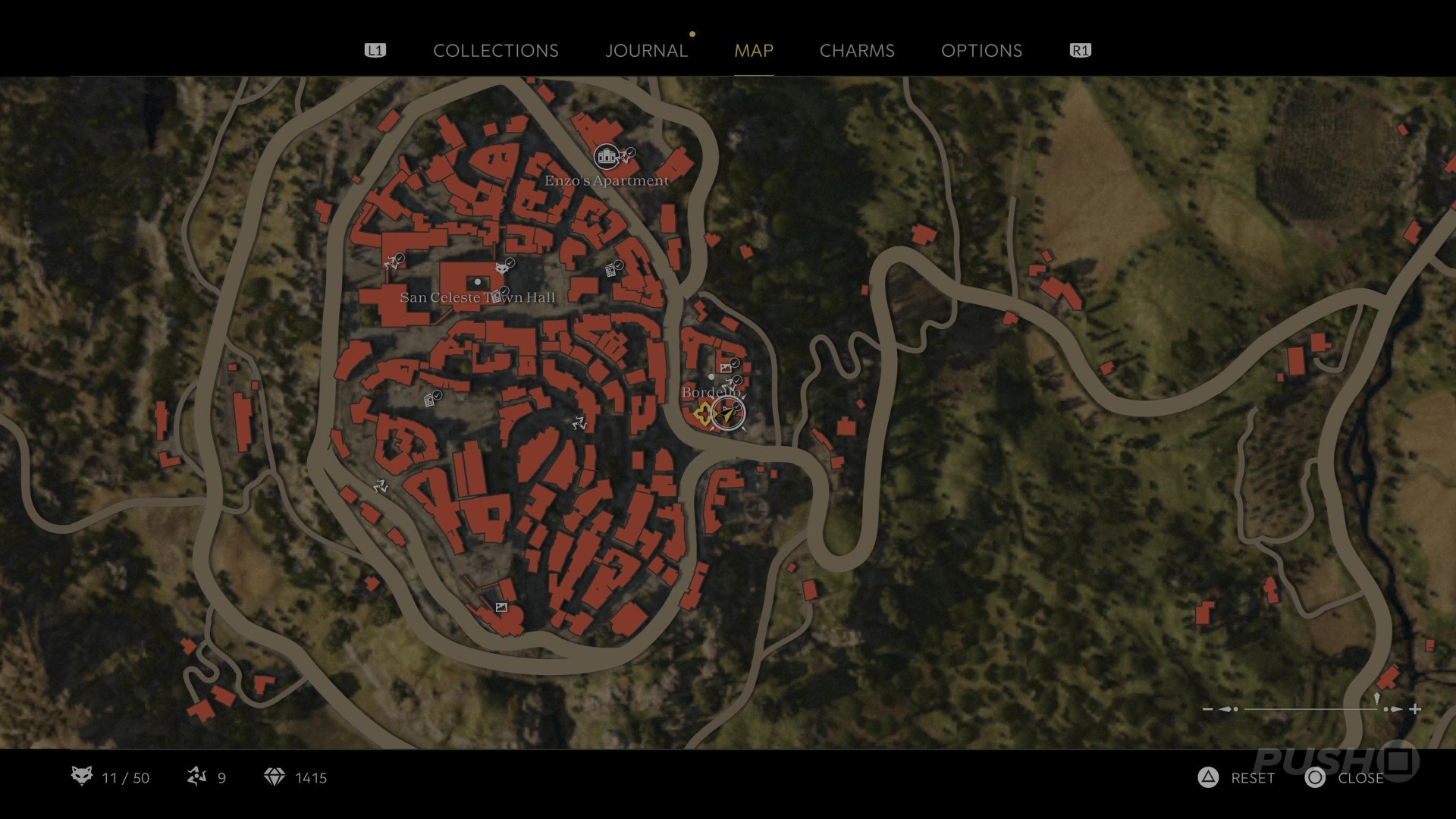Zoom in with the plus button
The image size is (1456, 819).
click(1415, 709)
